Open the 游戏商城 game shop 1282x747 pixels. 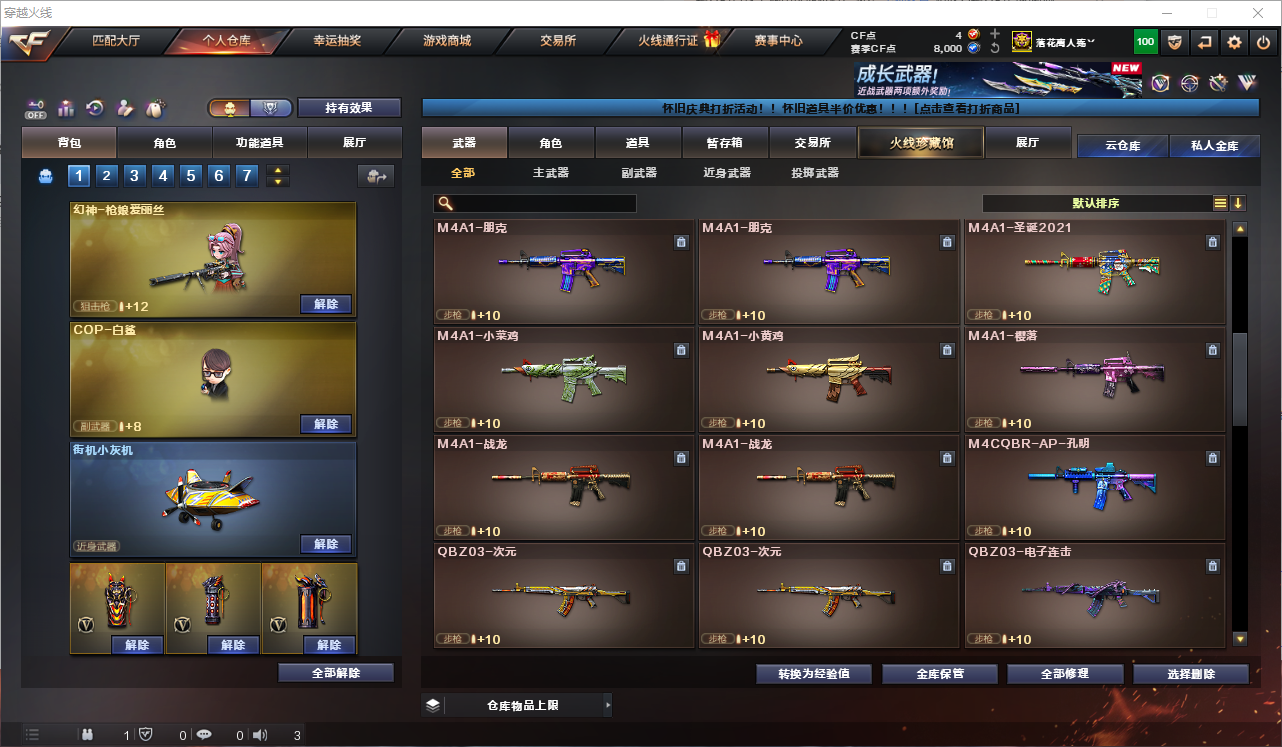(447, 41)
